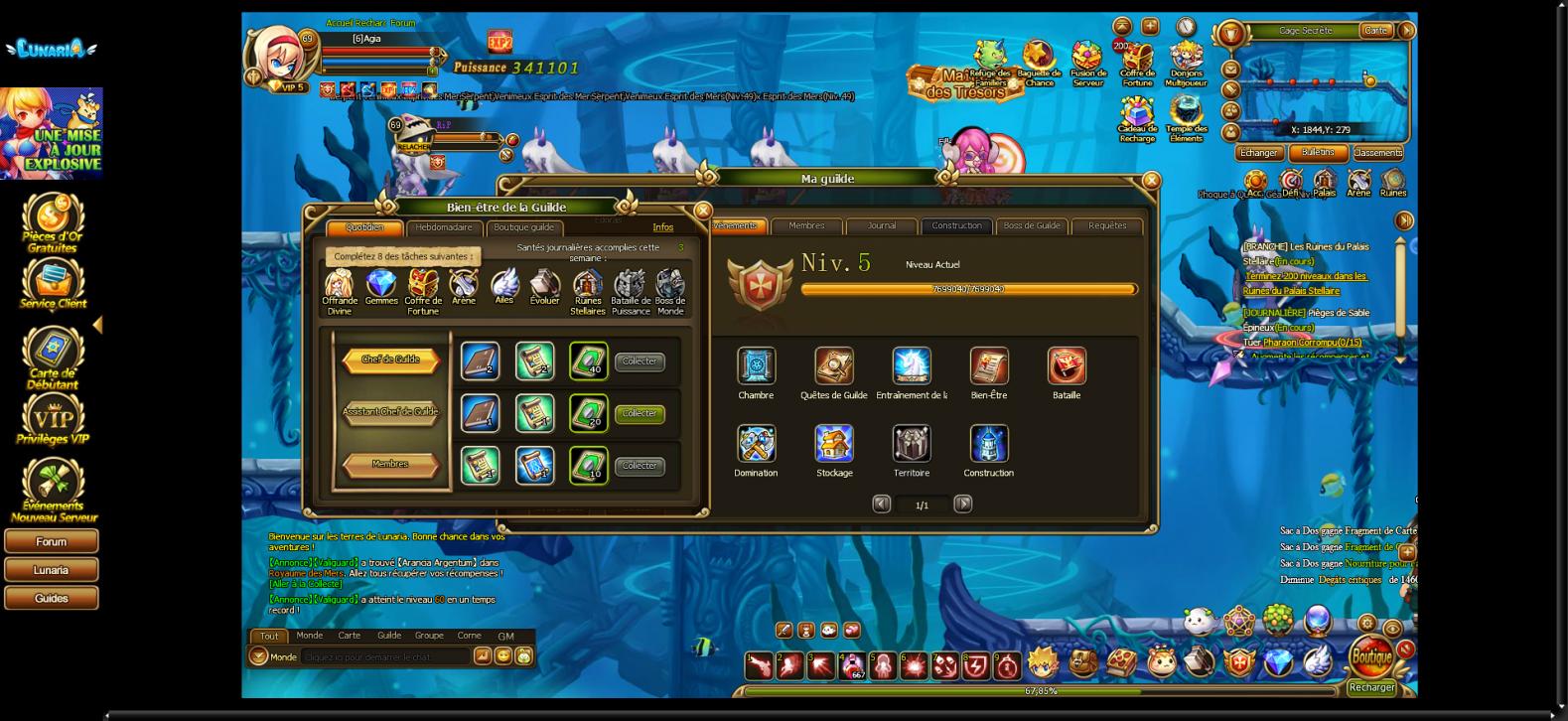Viewport: 1568px width, 721px height.
Task: Open Privilèges VIP from the sidebar
Action: pos(53,419)
